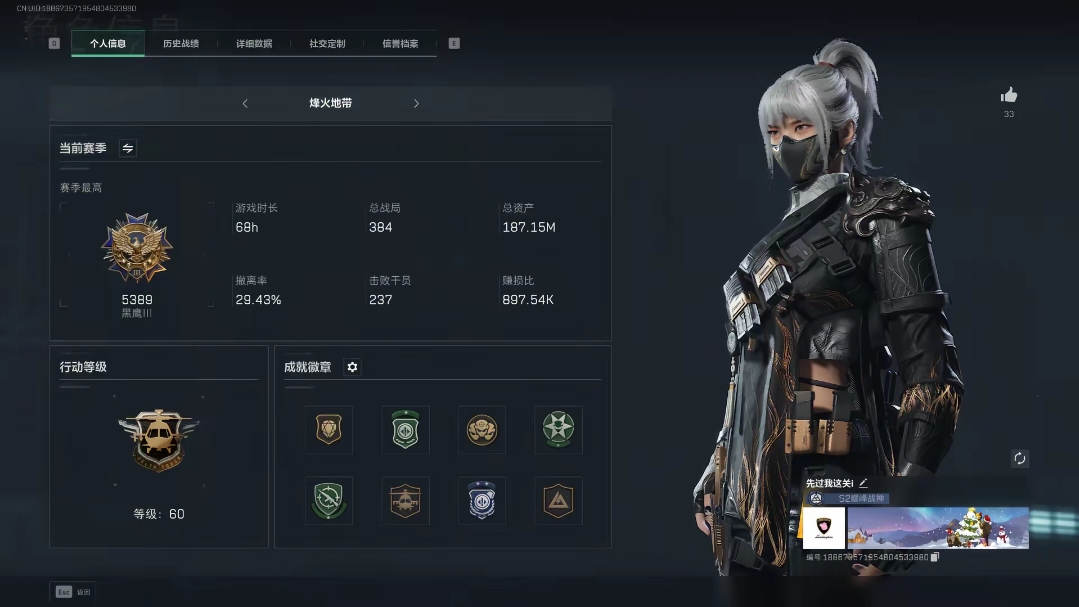Viewport: 1079px width, 607px height.
Task: Select the gold skull circle badge
Action: pyautogui.click(x=482, y=430)
